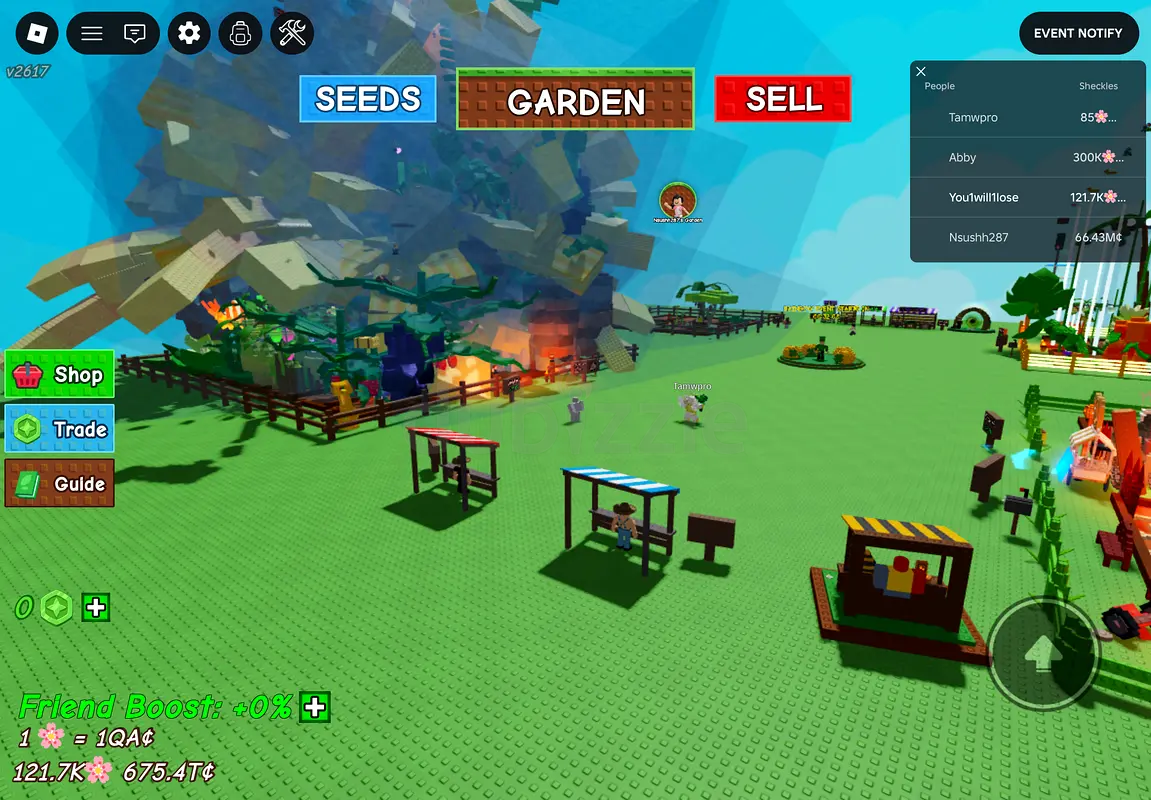Viewport: 1151px width, 800px height.
Task: Open the Roblox chat window
Action: point(135,34)
